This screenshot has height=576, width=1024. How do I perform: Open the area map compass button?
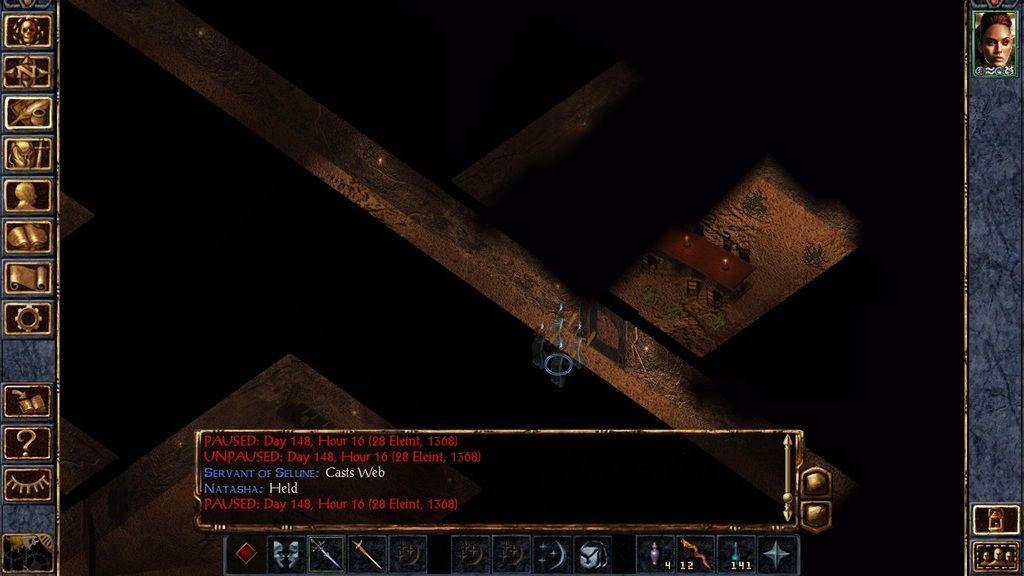(28, 71)
